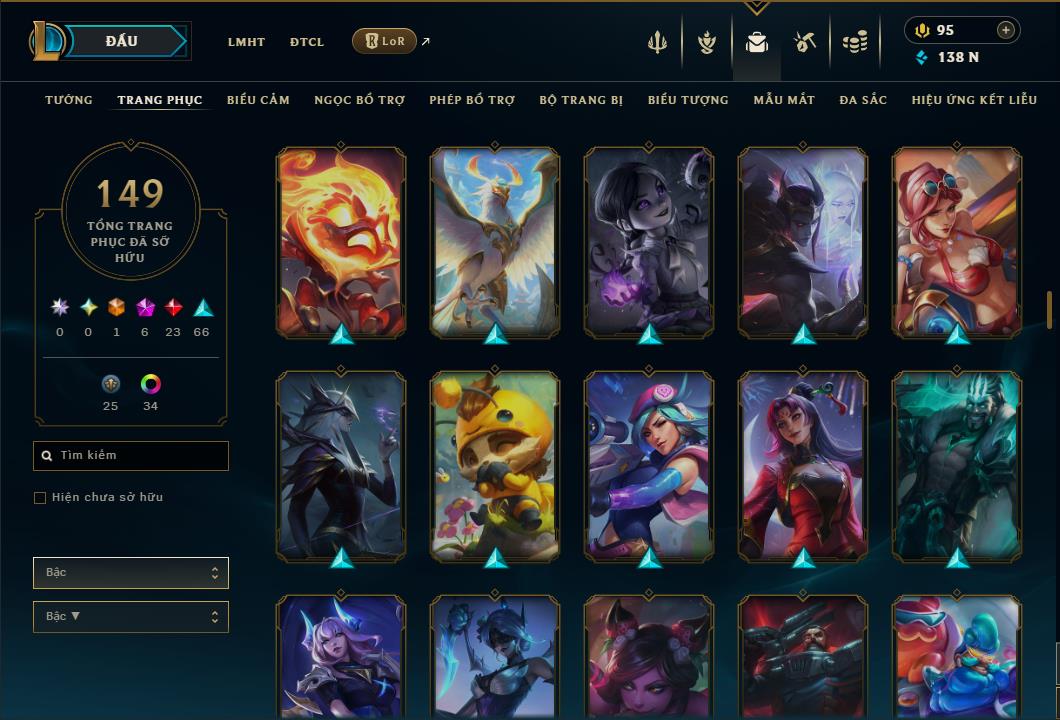The height and width of the screenshot is (720, 1060).
Task: Toggle the Hiện chưa sở hữu checkbox
Action: 40,498
